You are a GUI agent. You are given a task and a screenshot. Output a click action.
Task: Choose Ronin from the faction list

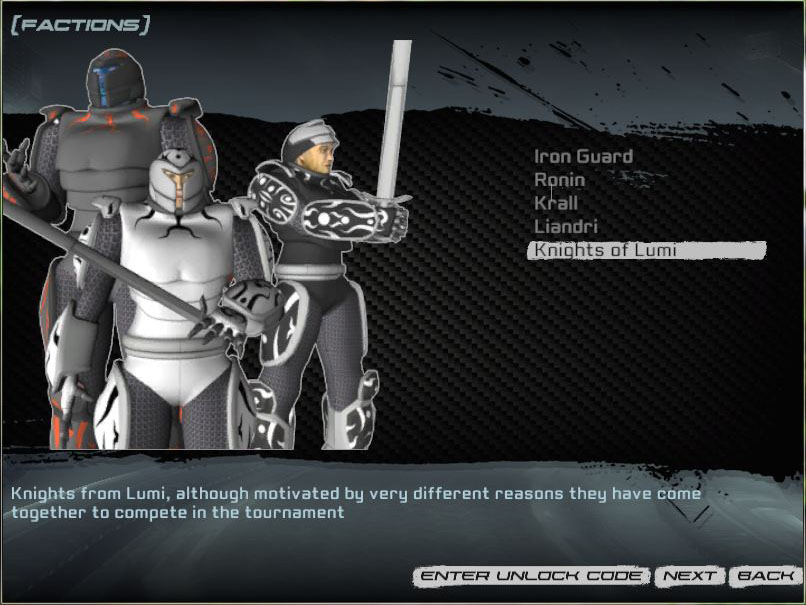coord(559,180)
